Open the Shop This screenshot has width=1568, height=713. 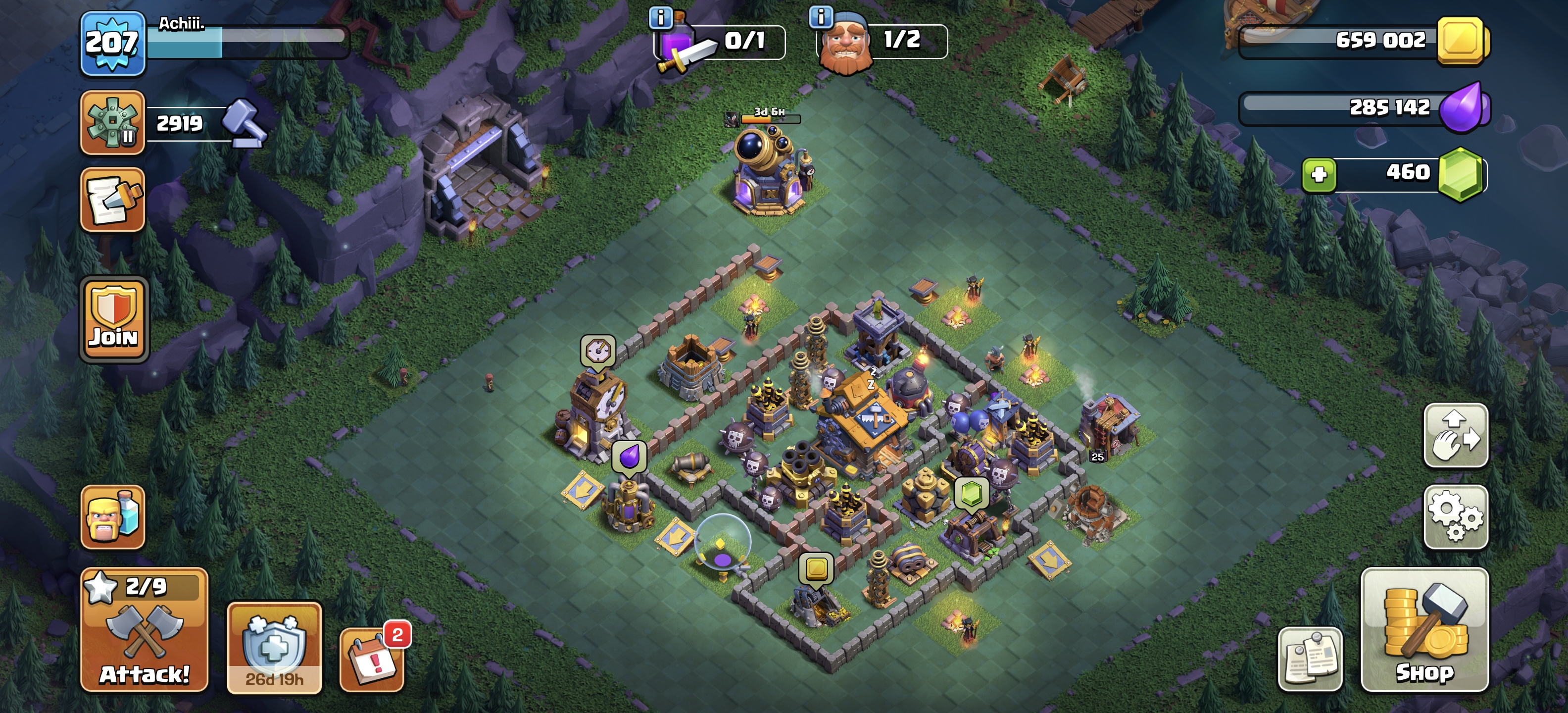pyautogui.click(x=1424, y=630)
